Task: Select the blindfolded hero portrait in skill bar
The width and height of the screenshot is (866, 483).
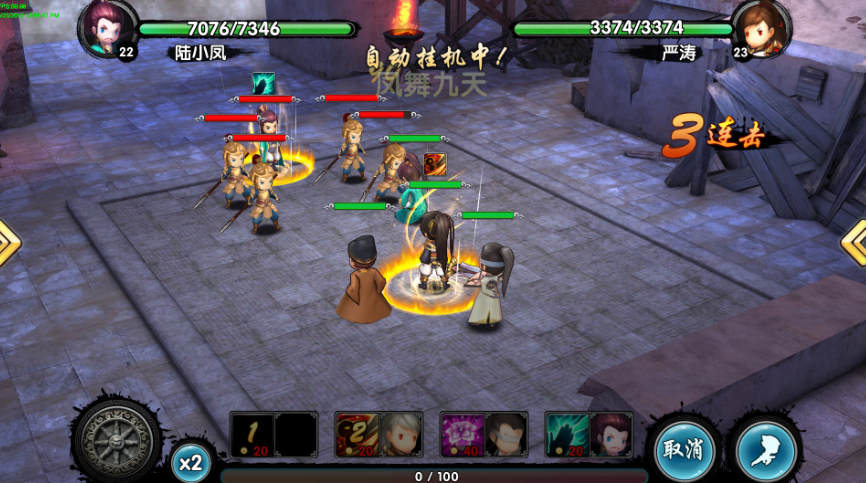Action: tap(506, 435)
